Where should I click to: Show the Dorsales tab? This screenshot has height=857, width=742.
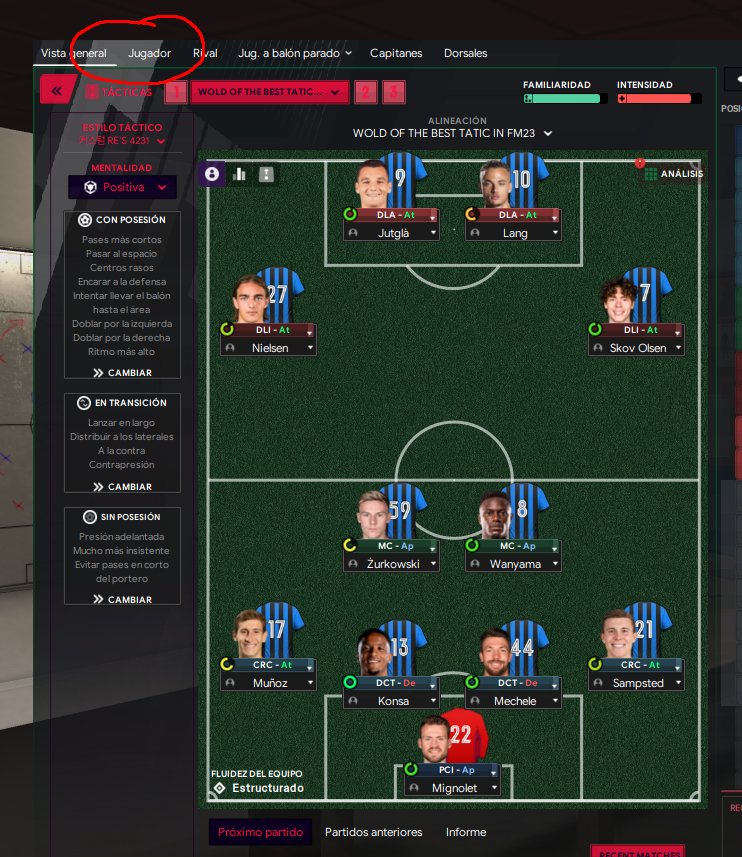pos(466,53)
